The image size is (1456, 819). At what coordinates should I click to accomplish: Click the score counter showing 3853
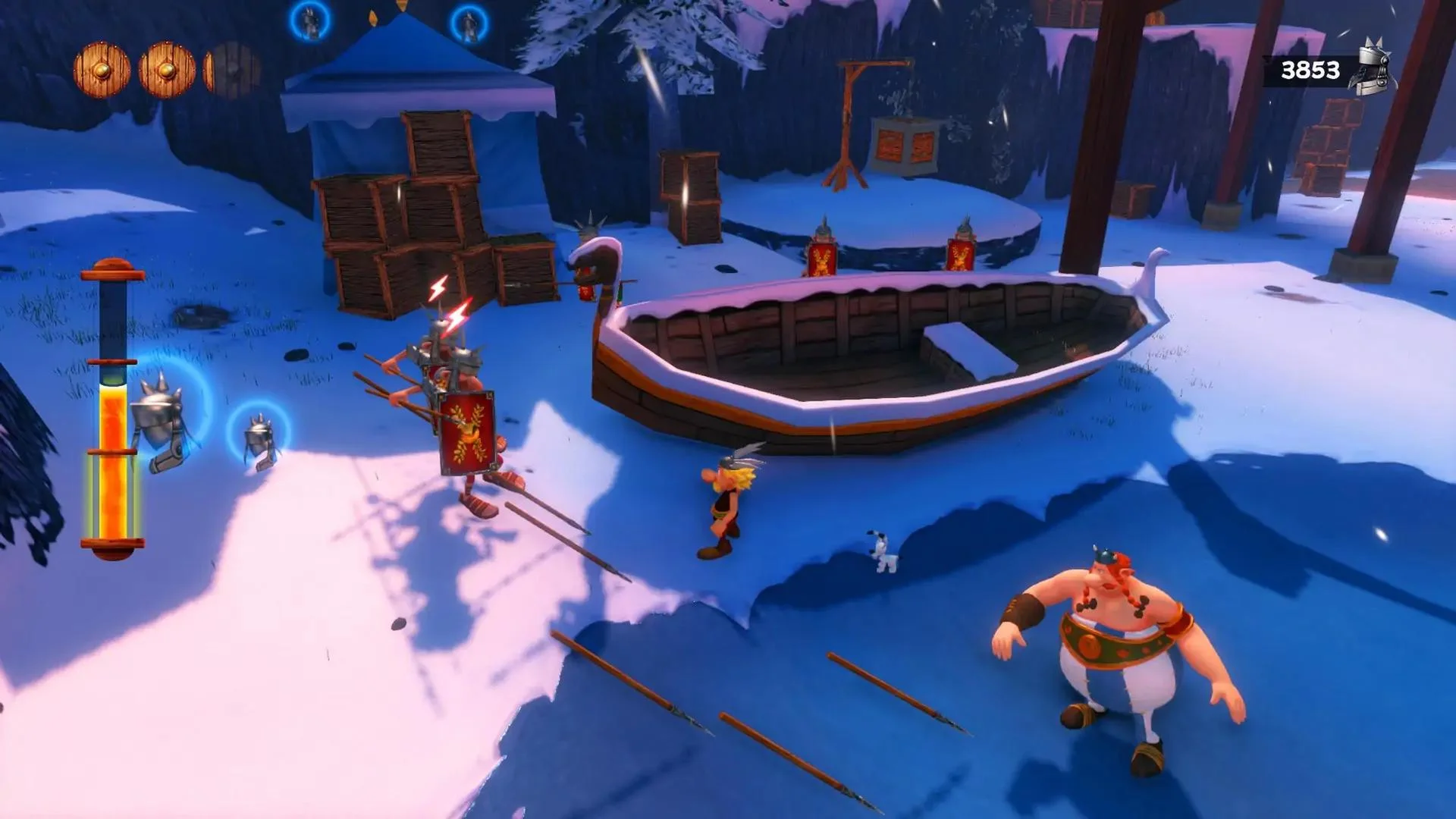pos(1311,69)
